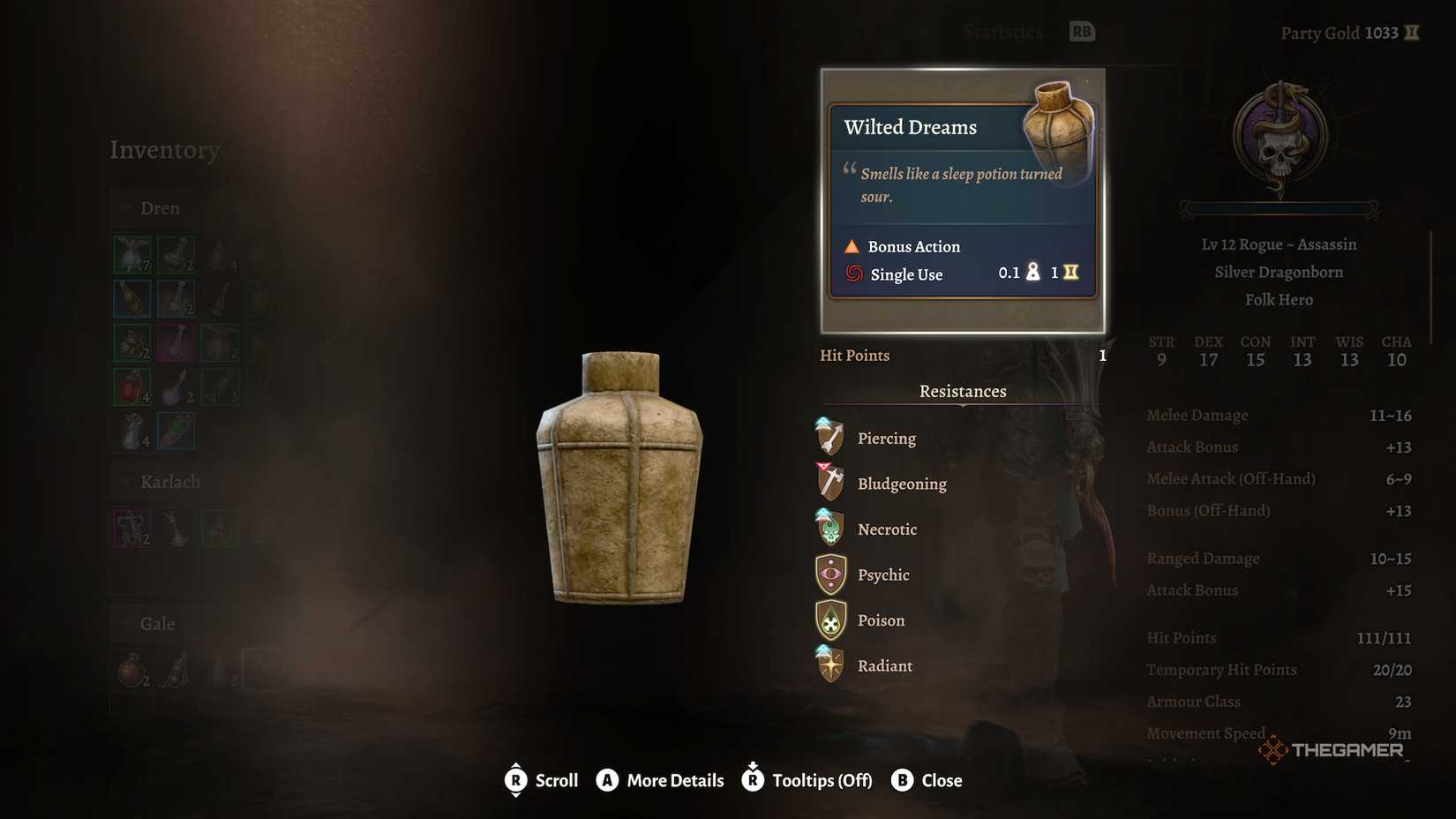Select the Piercing resistance shield icon
Image resolution: width=1456 pixels, height=819 pixels.
tap(828, 437)
